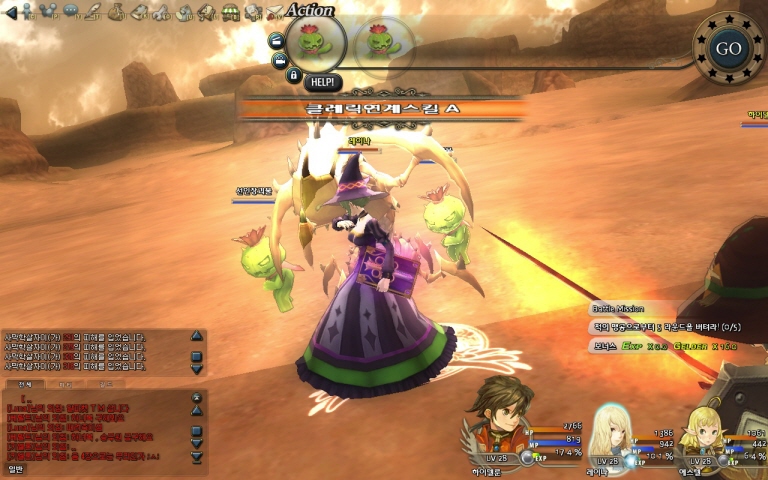Collapse the top menu with the arrow
Image resolution: width=768 pixels, height=480 pixels.
11,13
